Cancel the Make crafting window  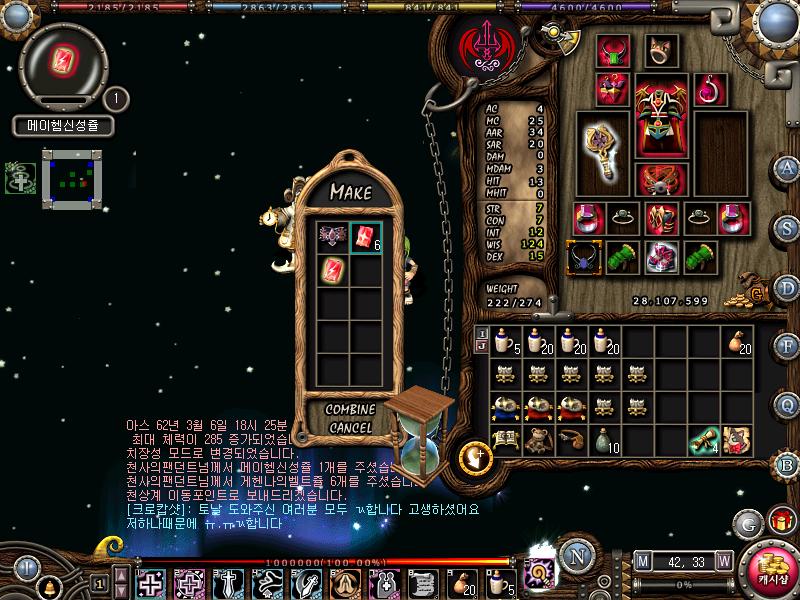pos(351,428)
